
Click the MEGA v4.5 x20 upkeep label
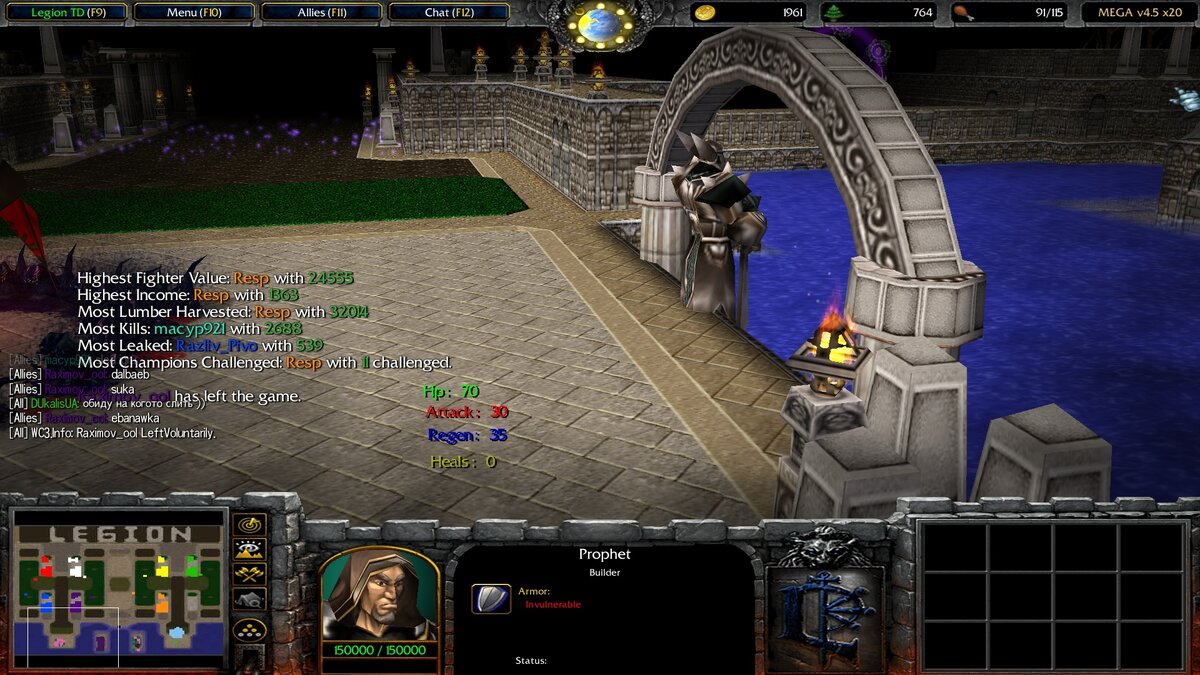1139,13
